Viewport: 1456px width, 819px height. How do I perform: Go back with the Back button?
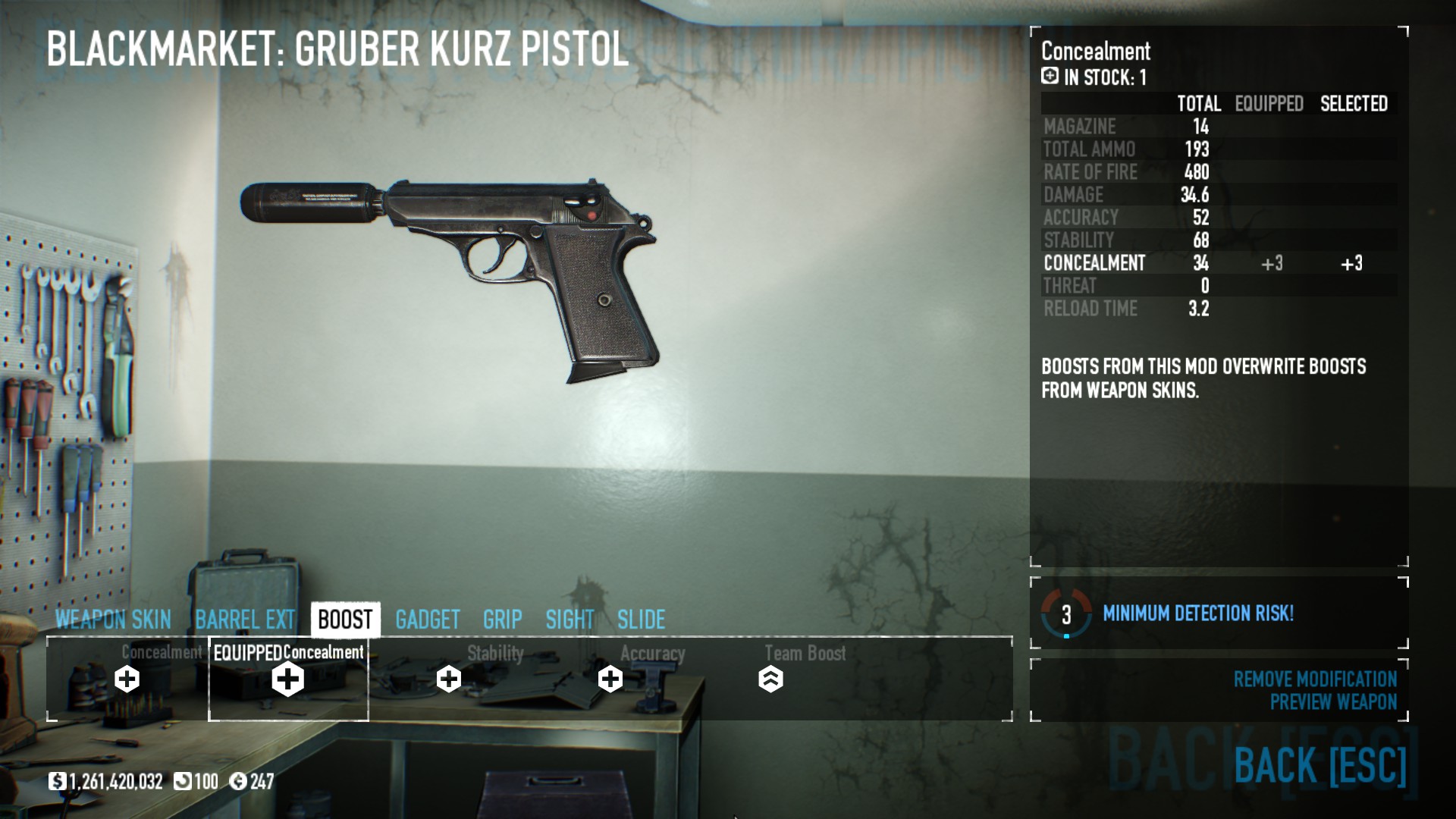pyautogui.click(x=1319, y=764)
